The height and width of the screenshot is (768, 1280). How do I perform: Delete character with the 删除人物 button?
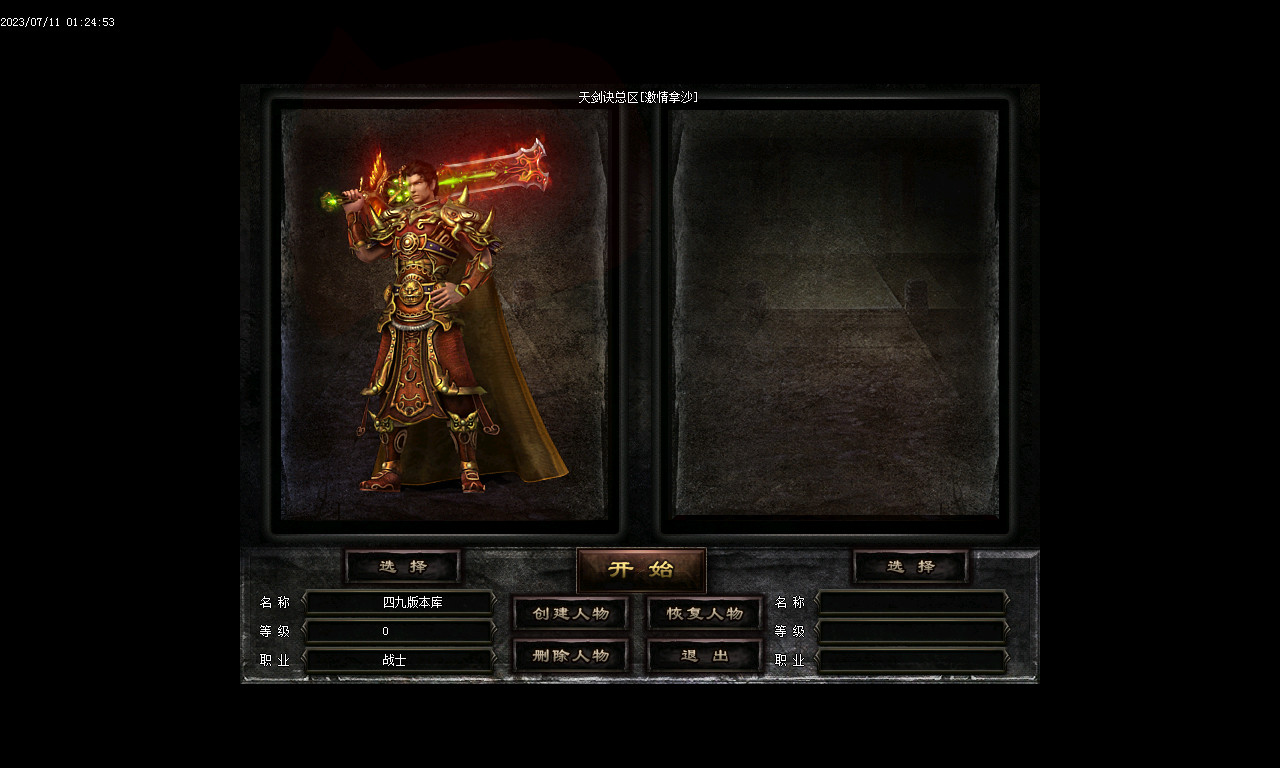point(571,656)
